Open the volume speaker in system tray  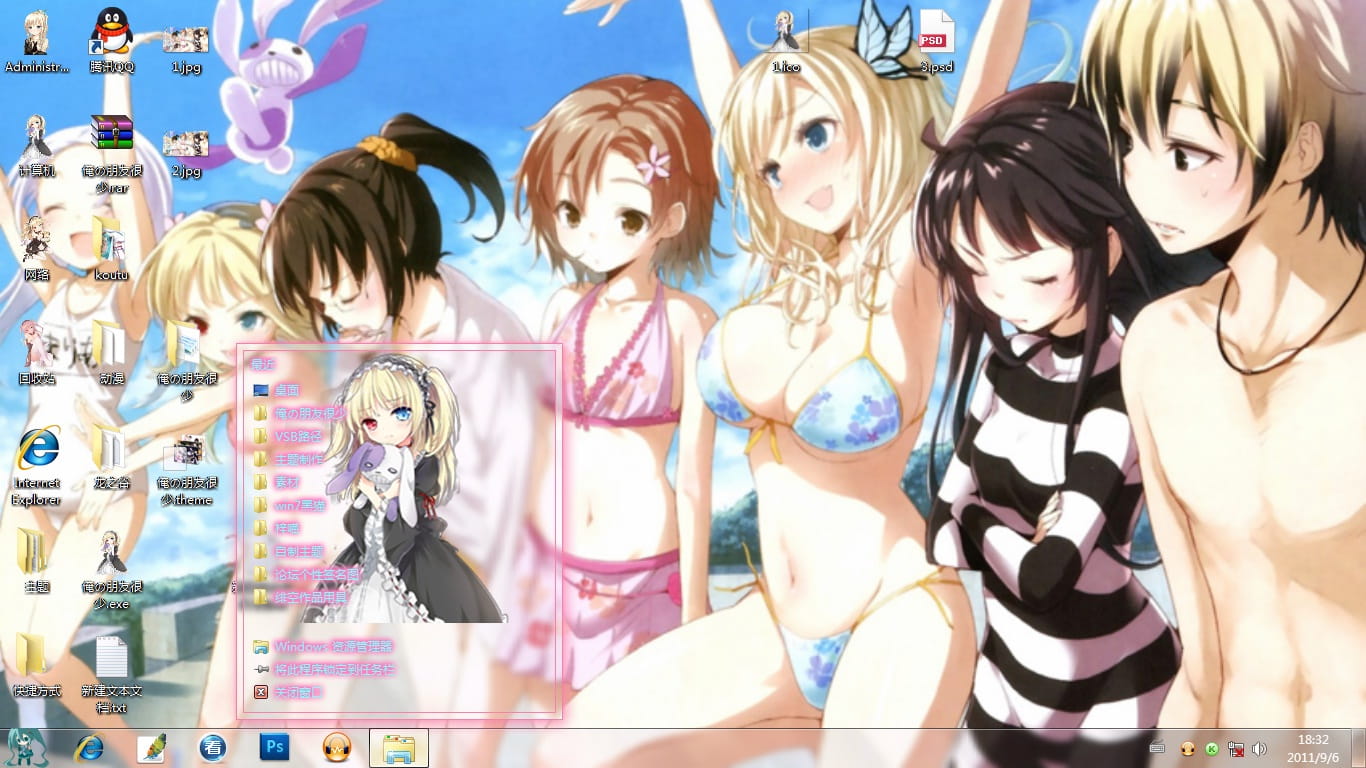pos(1258,748)
